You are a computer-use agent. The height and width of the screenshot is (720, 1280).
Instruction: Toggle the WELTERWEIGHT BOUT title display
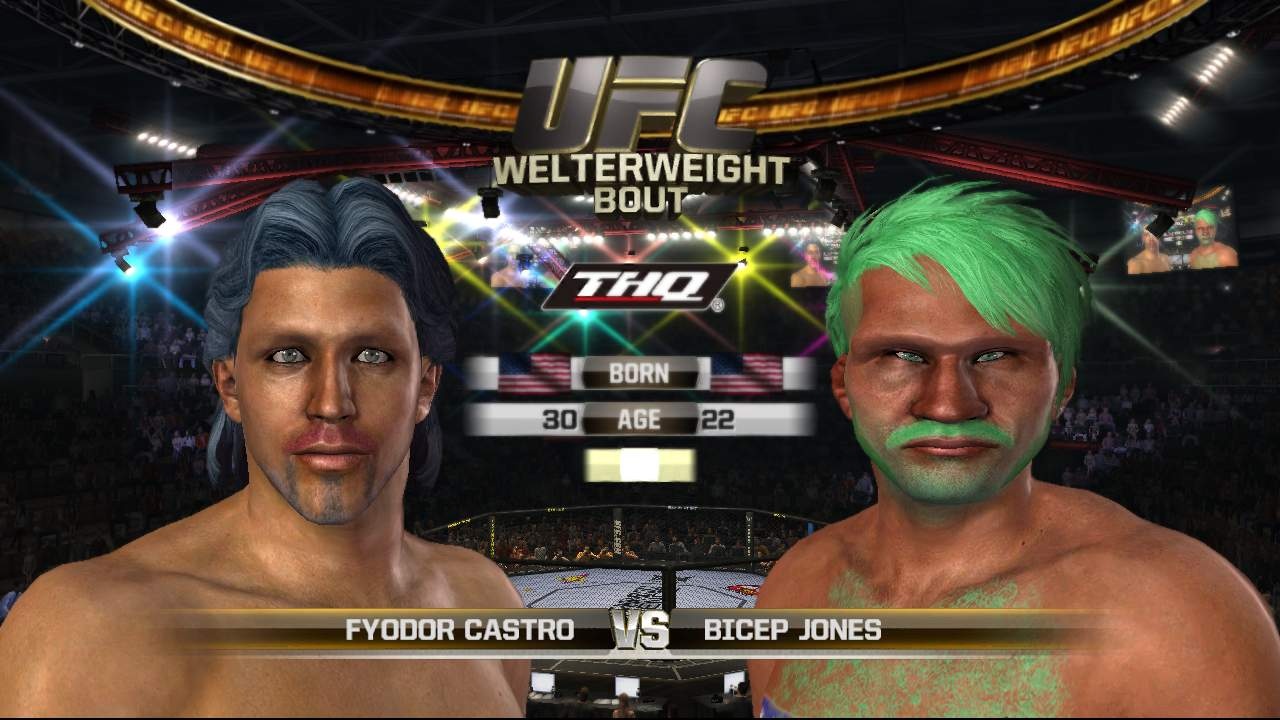(x=640, y=178)
